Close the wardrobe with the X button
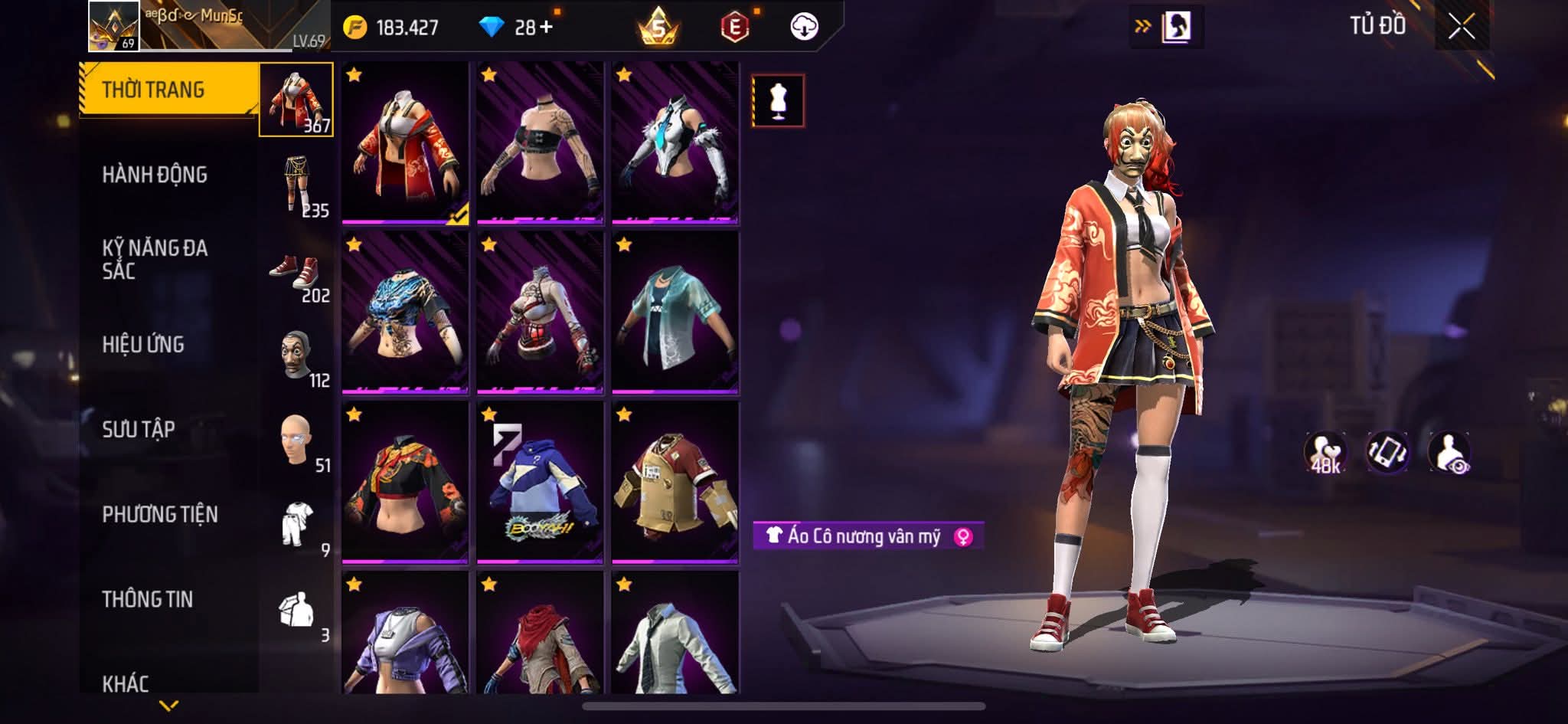This screenshot has width=1568, height=724. [x=1461, y=28]
